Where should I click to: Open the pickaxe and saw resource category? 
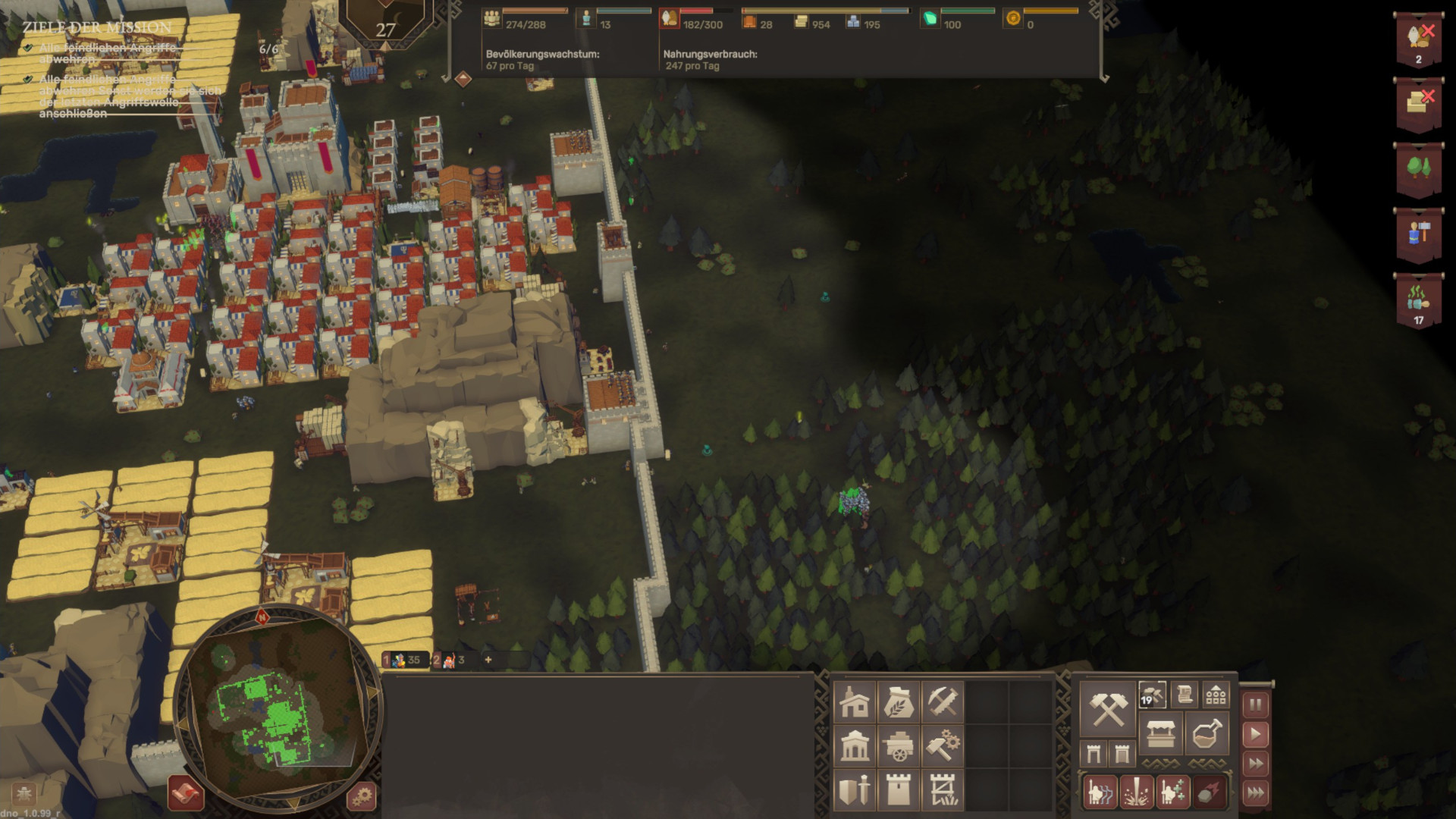click(942, 702)
